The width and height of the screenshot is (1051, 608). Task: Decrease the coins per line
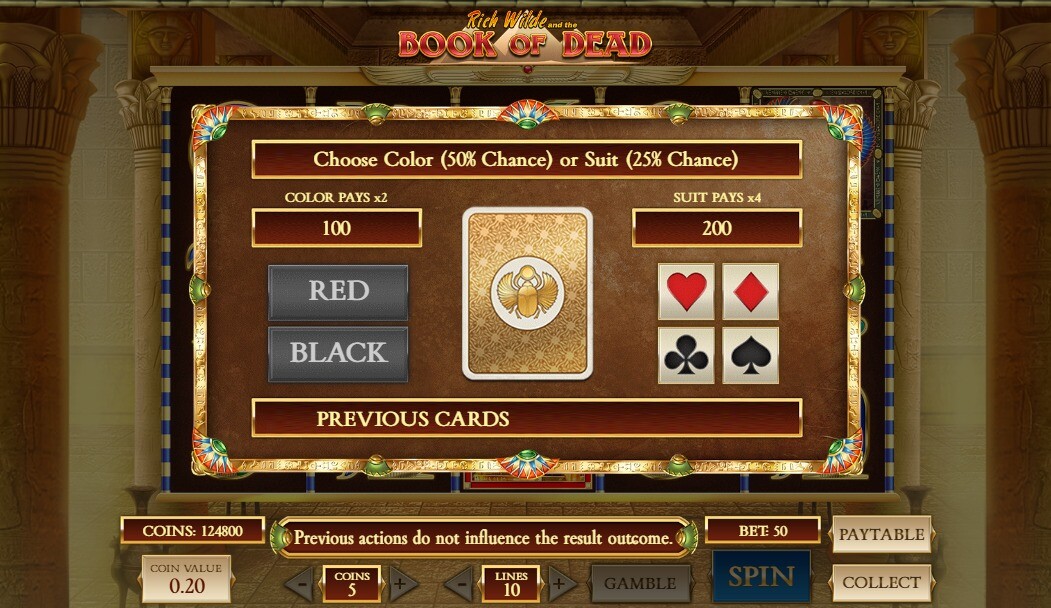pos(299,583)
